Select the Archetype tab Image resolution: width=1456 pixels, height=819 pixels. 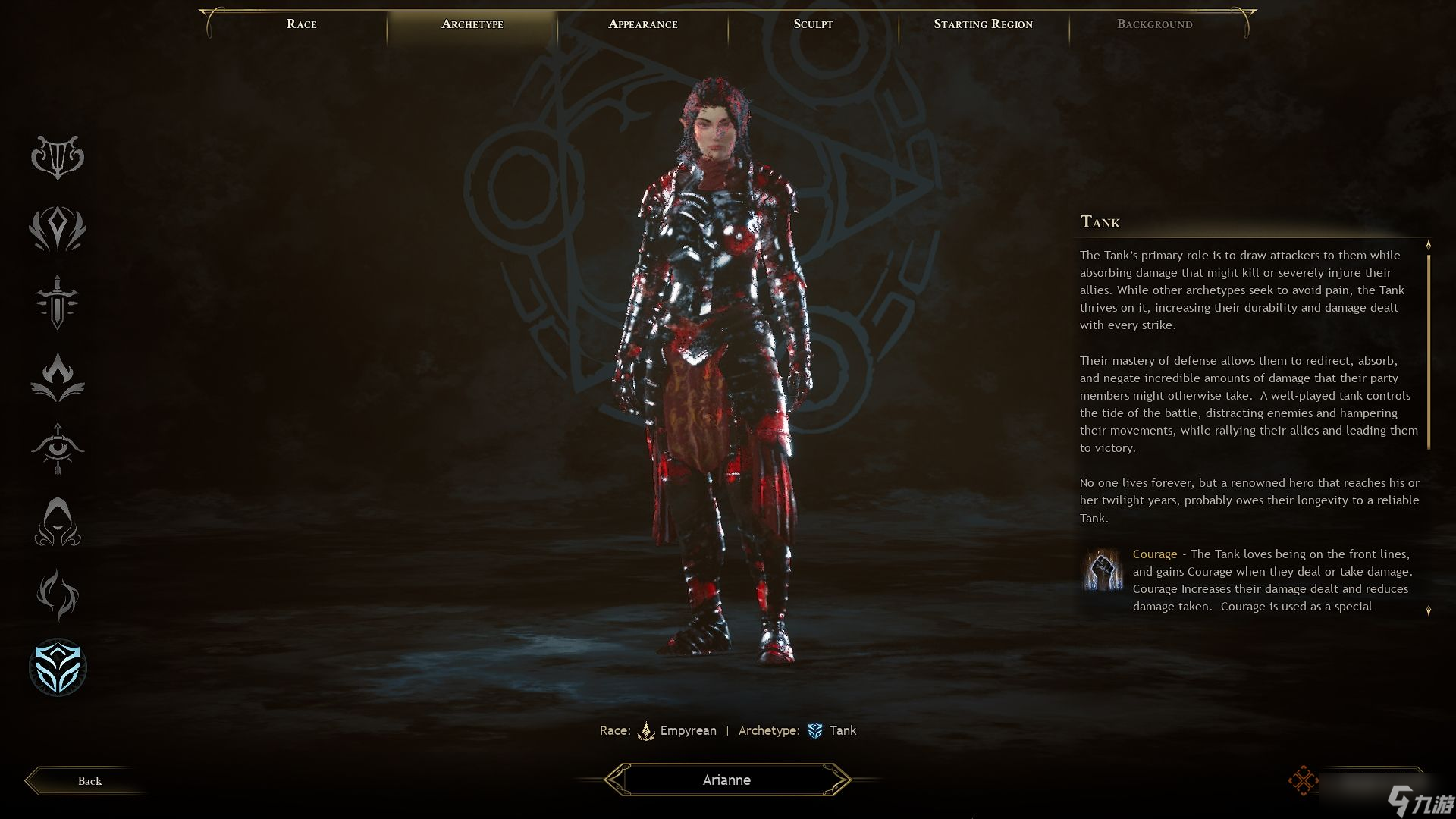pos(472,24)
